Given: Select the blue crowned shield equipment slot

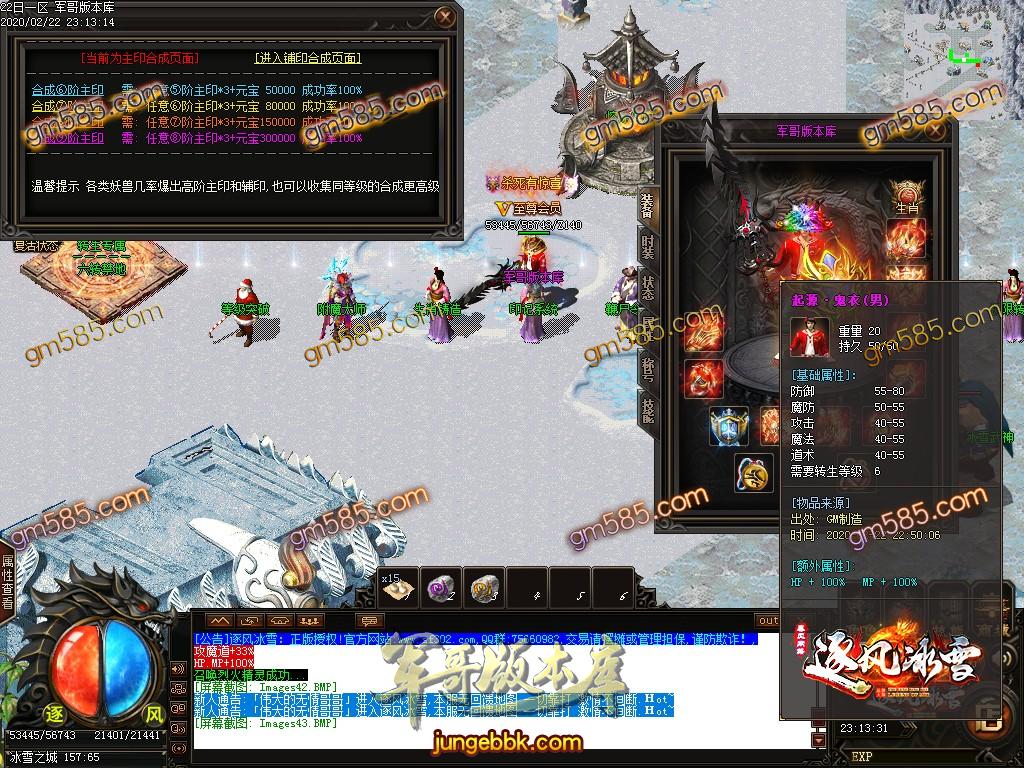Looking at the screenshot, I should [729, 426].
